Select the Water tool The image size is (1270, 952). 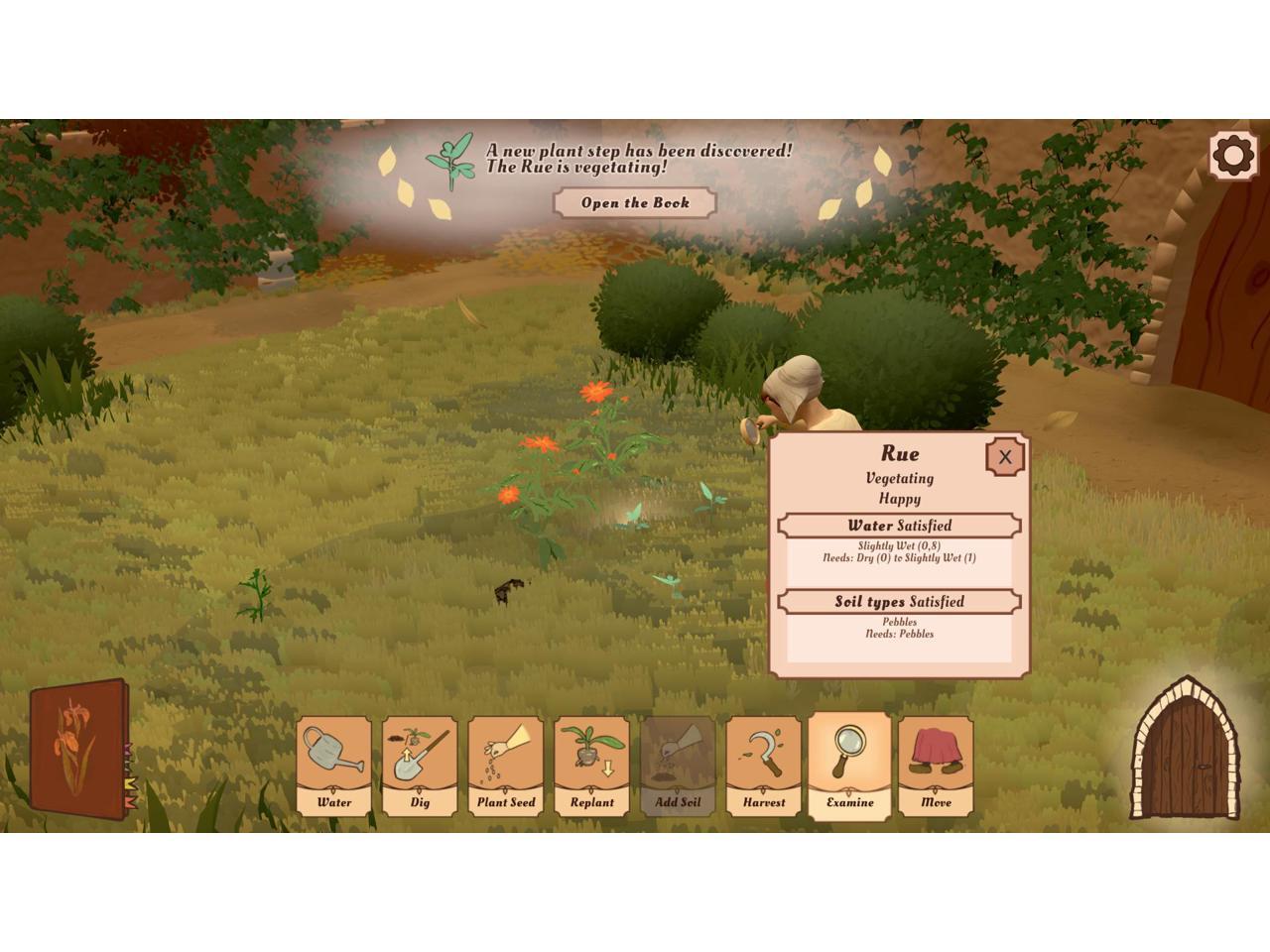pyautogui.click(x=334, y=766)
